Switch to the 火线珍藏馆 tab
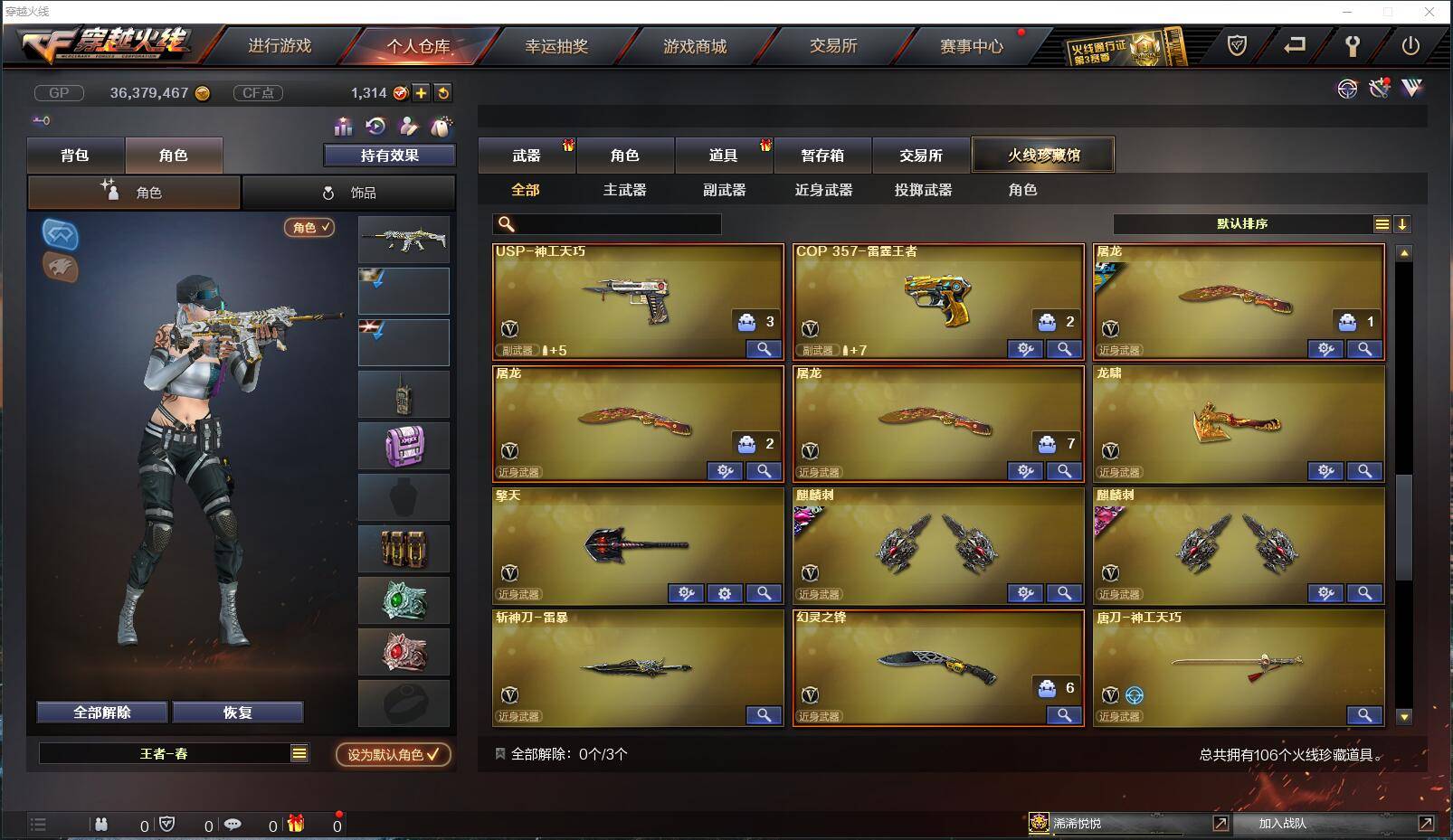Screen dimensions: 1453x840 pyautogui.click(x=1042, y=155)
